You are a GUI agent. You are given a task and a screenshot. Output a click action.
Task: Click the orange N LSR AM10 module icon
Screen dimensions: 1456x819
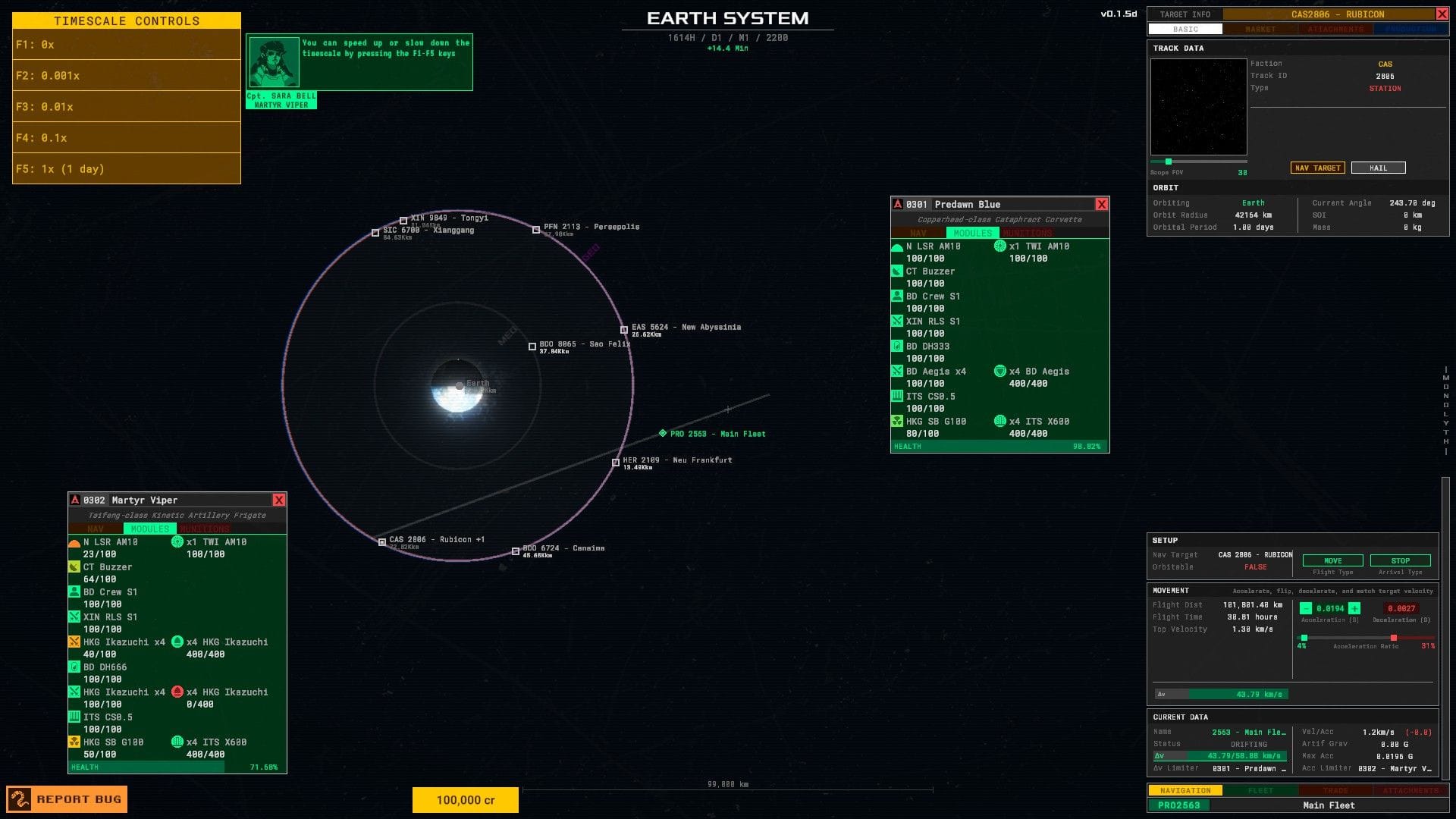pos(75,541)
